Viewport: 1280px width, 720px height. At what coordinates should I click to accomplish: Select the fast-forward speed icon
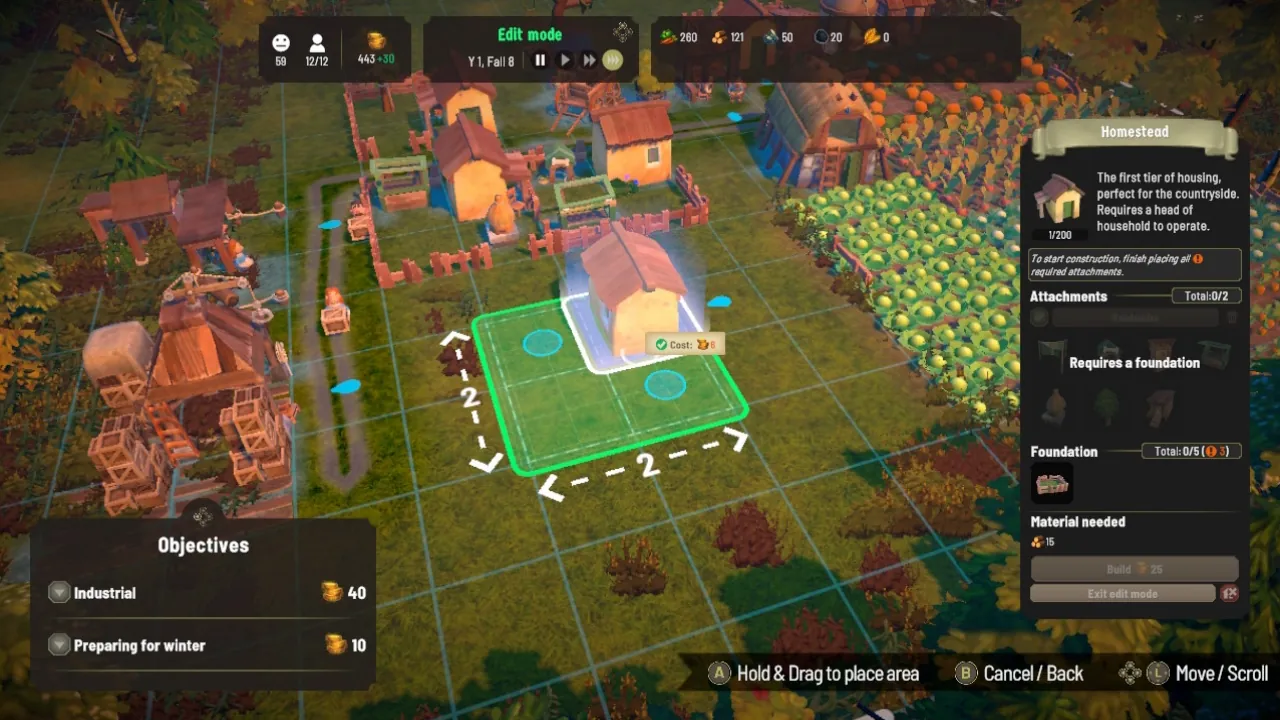588,60
